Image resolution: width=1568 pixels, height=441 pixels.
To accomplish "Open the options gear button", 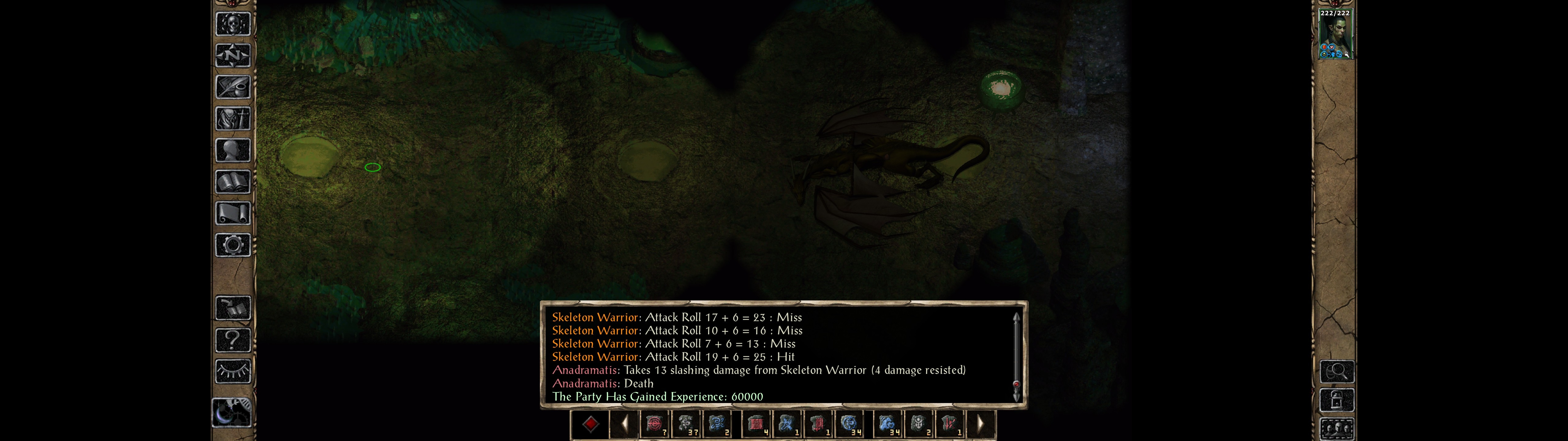I will [232, 245].
